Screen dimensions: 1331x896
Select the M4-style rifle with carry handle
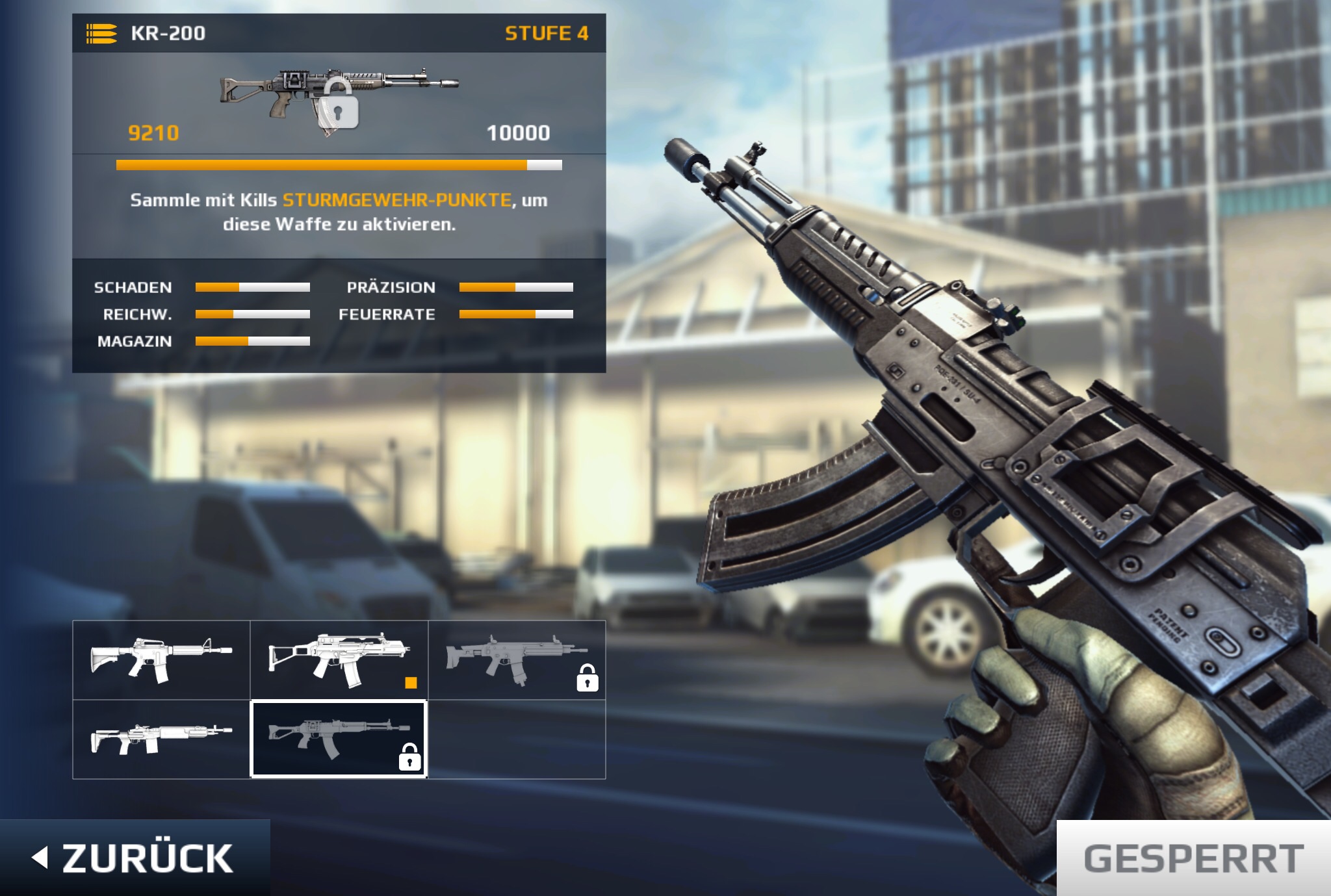point(161,659)
